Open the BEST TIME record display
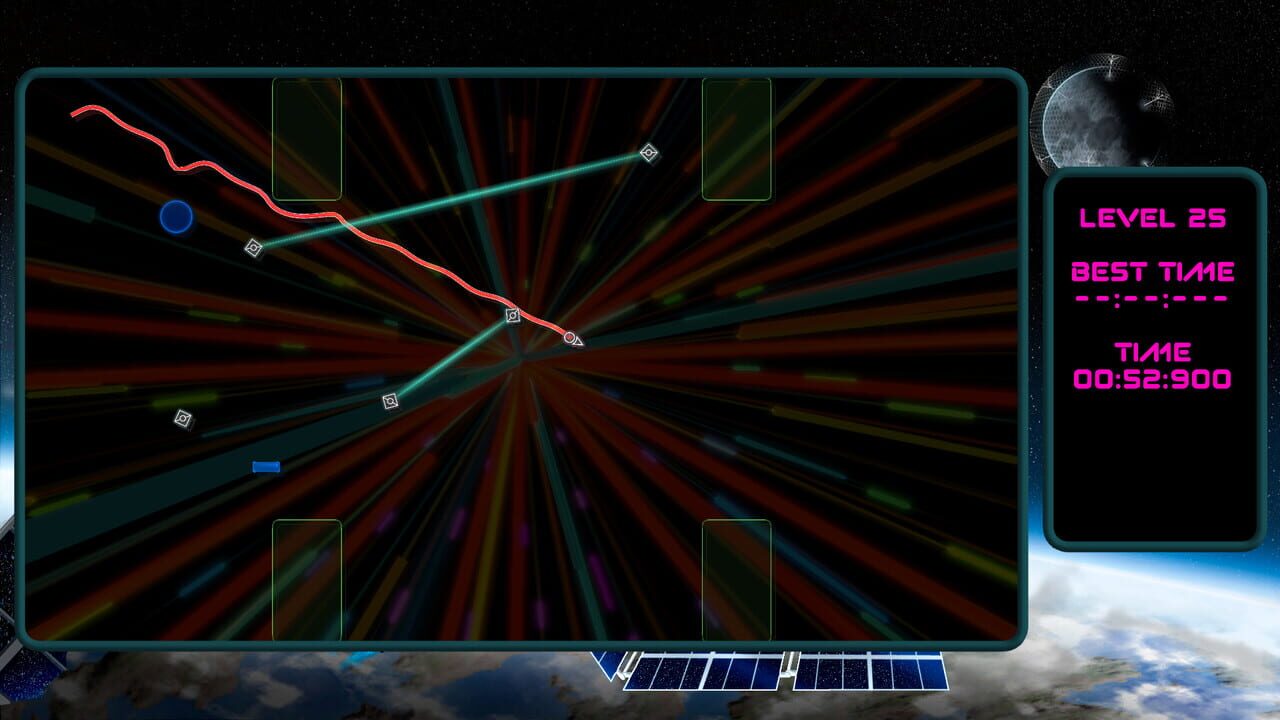1280x720 pixels. 1152,270
